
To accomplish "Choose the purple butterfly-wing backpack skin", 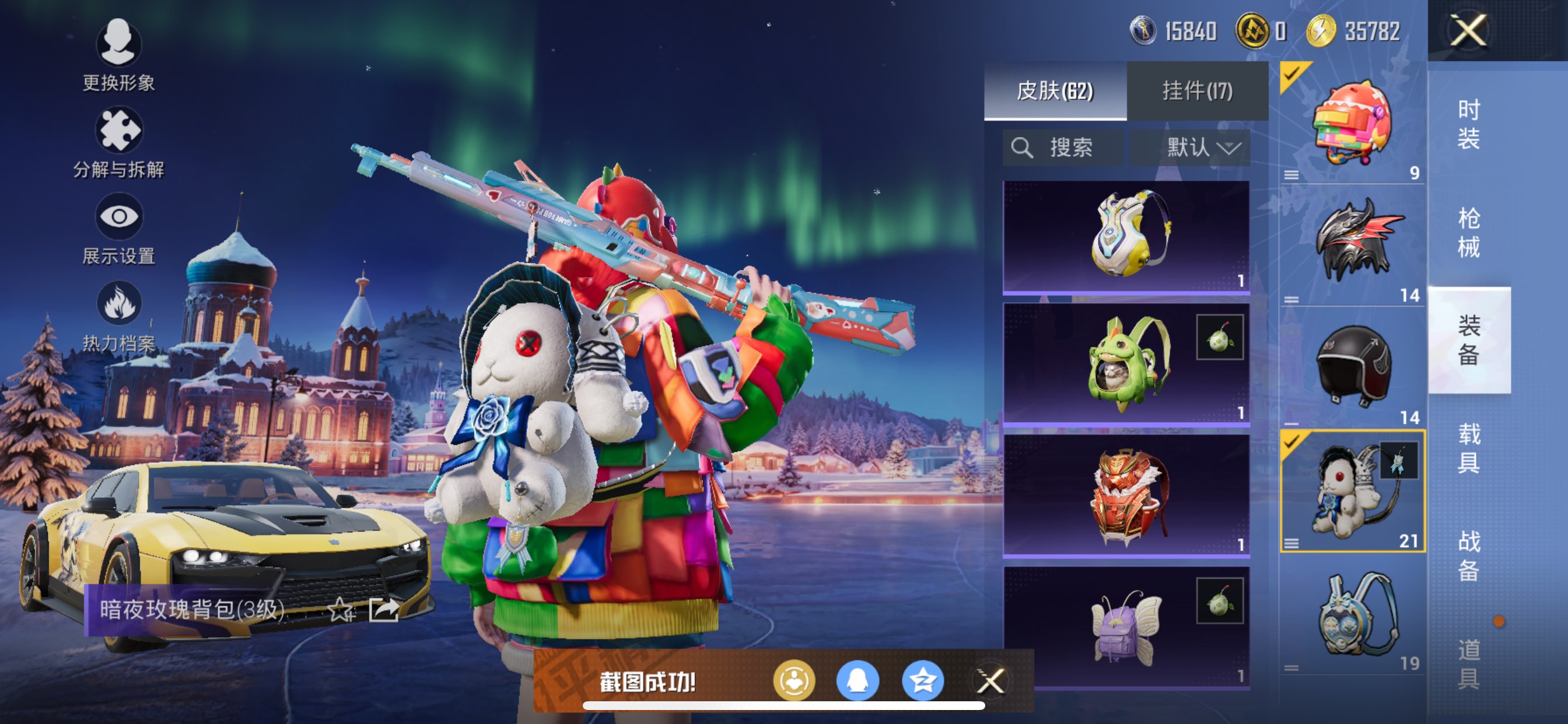I will pyautogui.click(x=1126, y=627).
